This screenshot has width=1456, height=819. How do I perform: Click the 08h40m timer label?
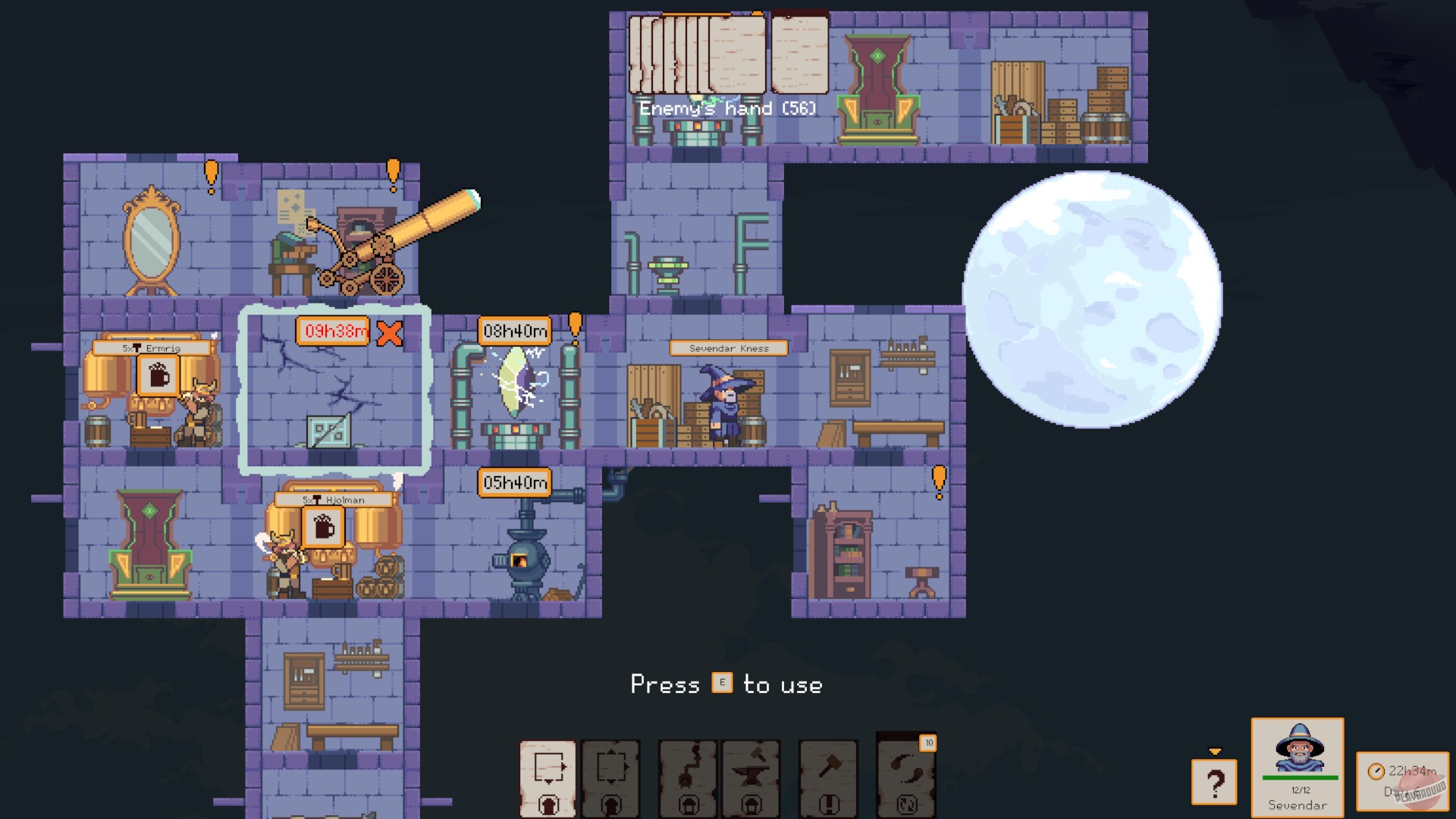tap(513, 330)
